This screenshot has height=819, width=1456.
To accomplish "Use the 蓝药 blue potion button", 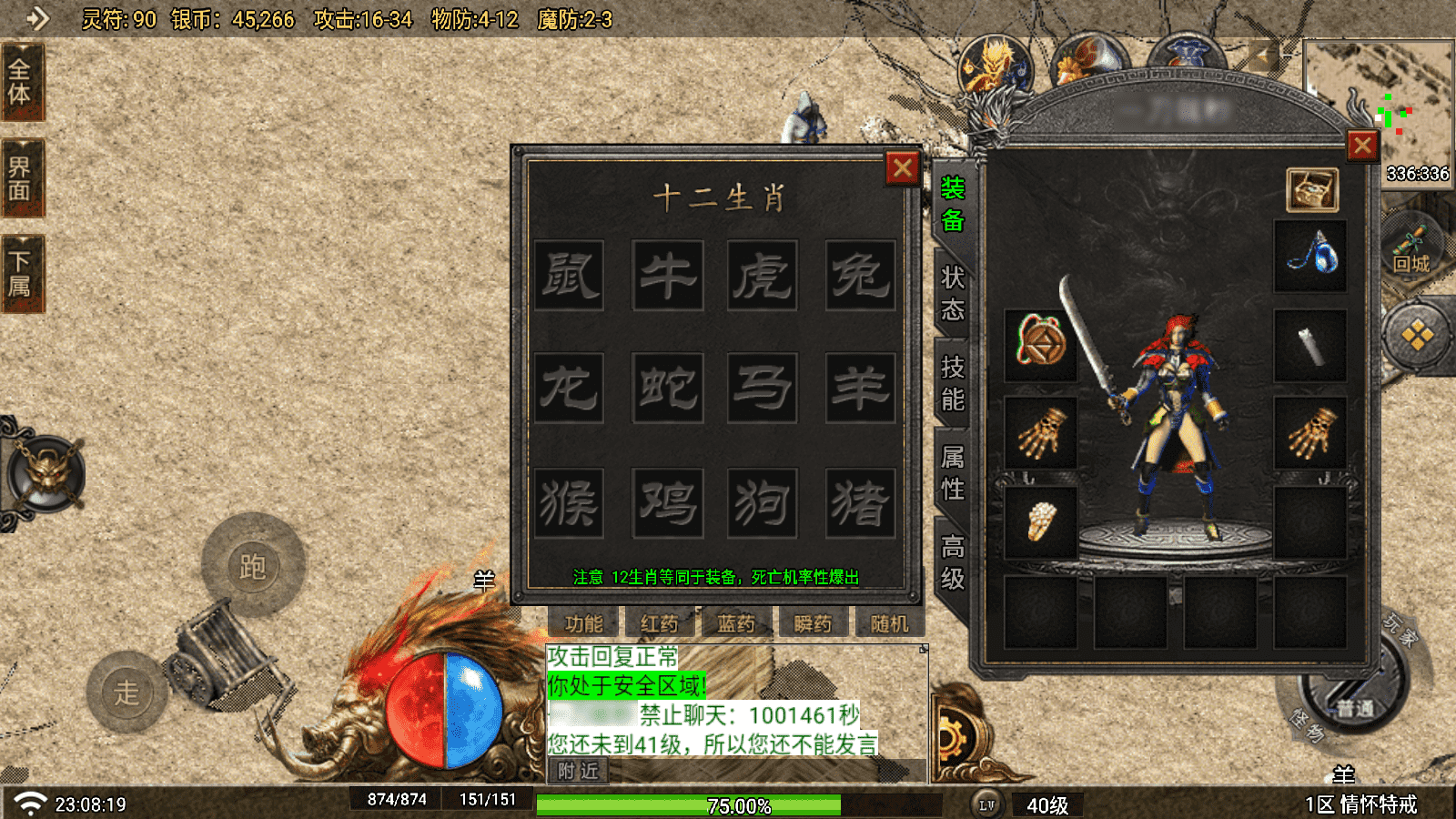I will pos(736,624).
